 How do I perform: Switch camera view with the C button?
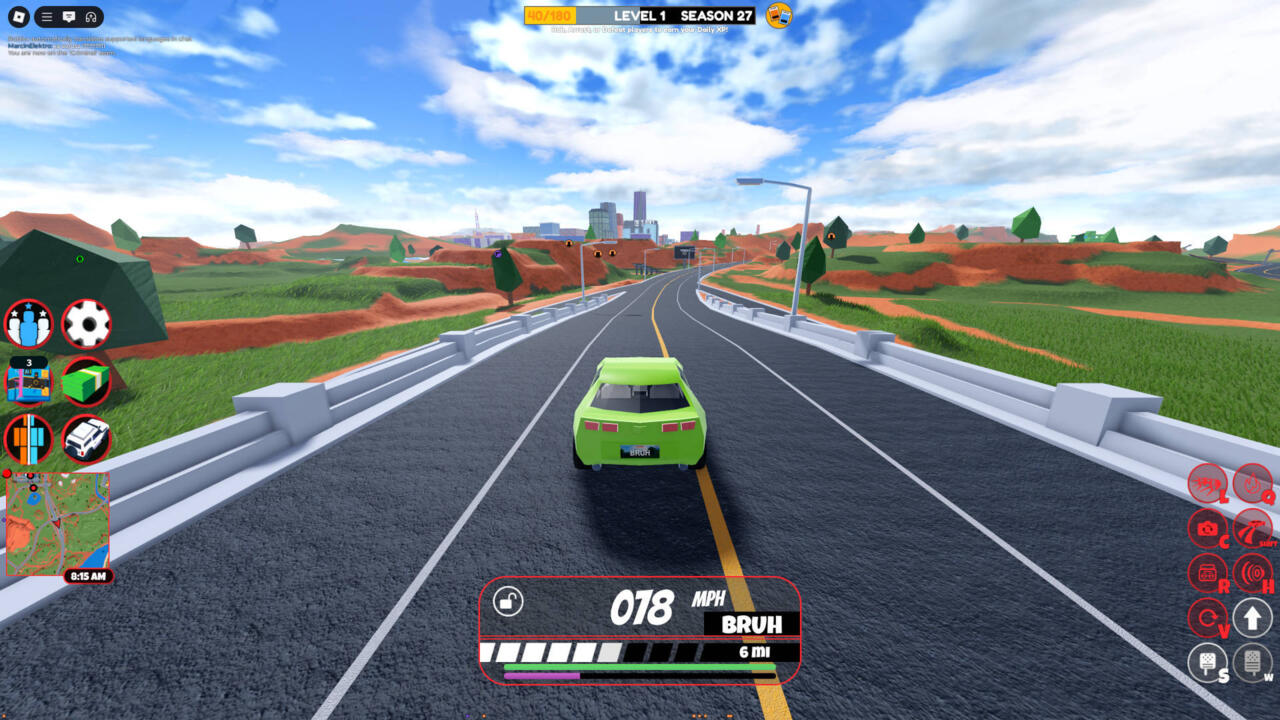[x=1207, y=528]
